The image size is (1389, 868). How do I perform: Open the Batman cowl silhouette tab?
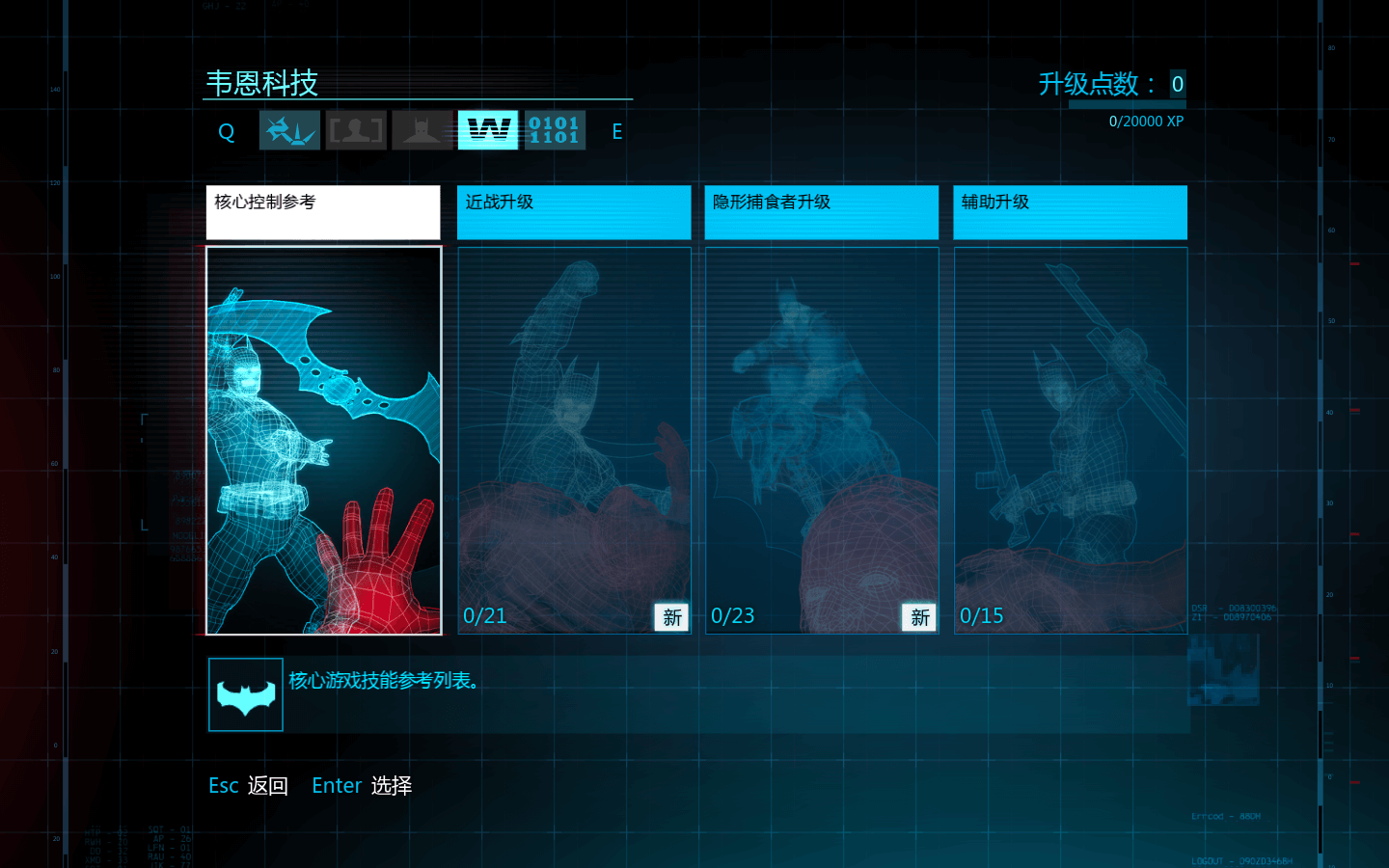[x=422, y=130]
